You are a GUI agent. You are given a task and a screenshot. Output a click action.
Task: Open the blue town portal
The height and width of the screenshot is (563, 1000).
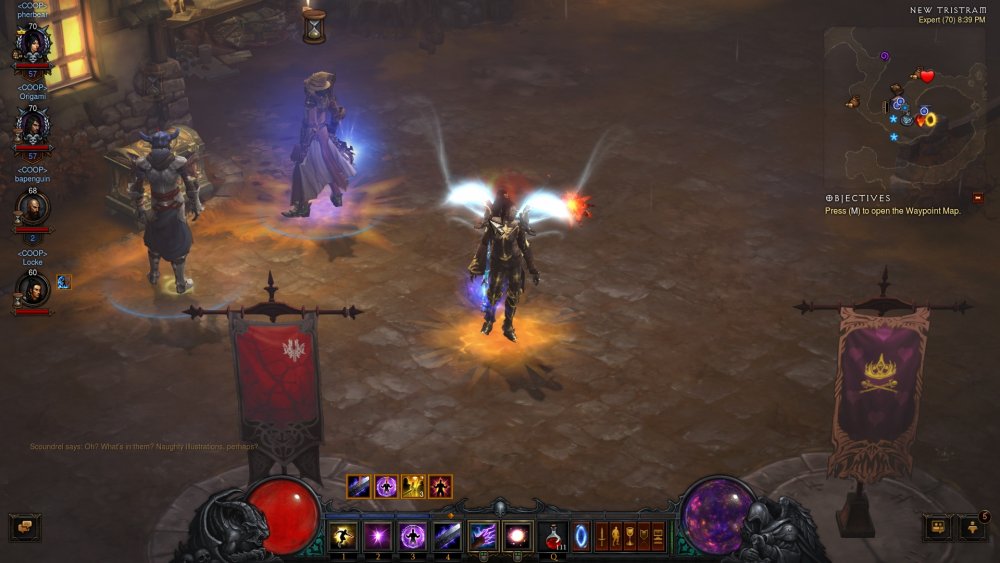(x=580, y=535)
